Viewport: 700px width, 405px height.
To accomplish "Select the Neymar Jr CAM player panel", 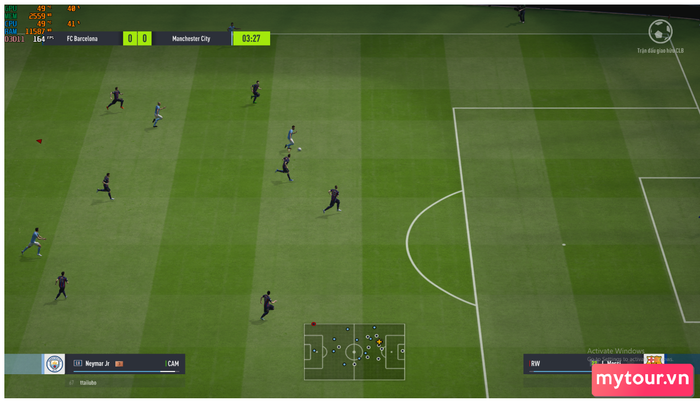I will click(x=125, y=364).
